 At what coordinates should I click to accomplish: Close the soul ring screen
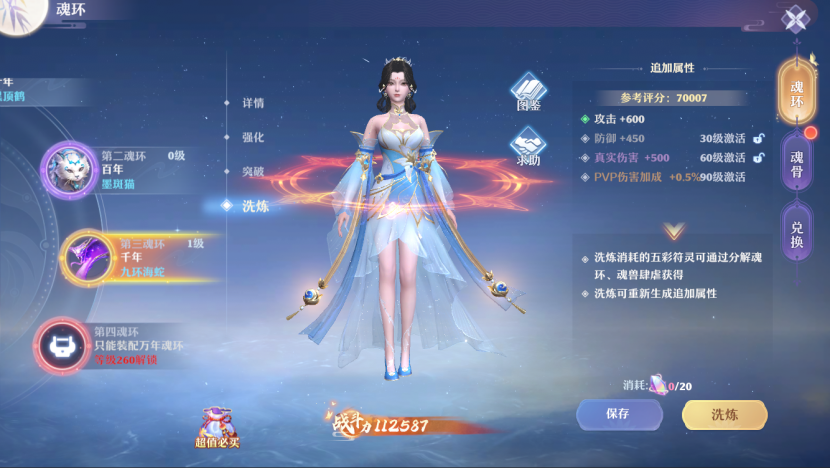(x=795, y=19)
